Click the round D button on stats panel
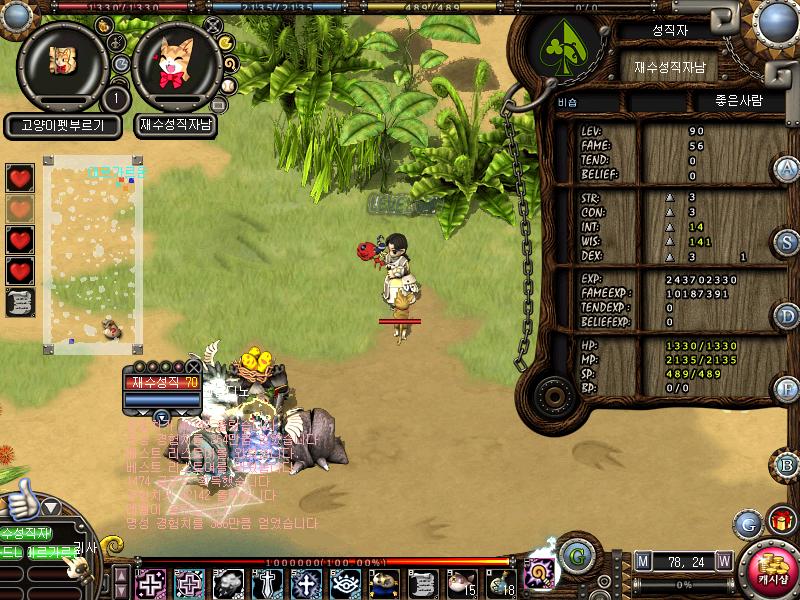Screen dimensions: 800x600 tap(787, 317)
